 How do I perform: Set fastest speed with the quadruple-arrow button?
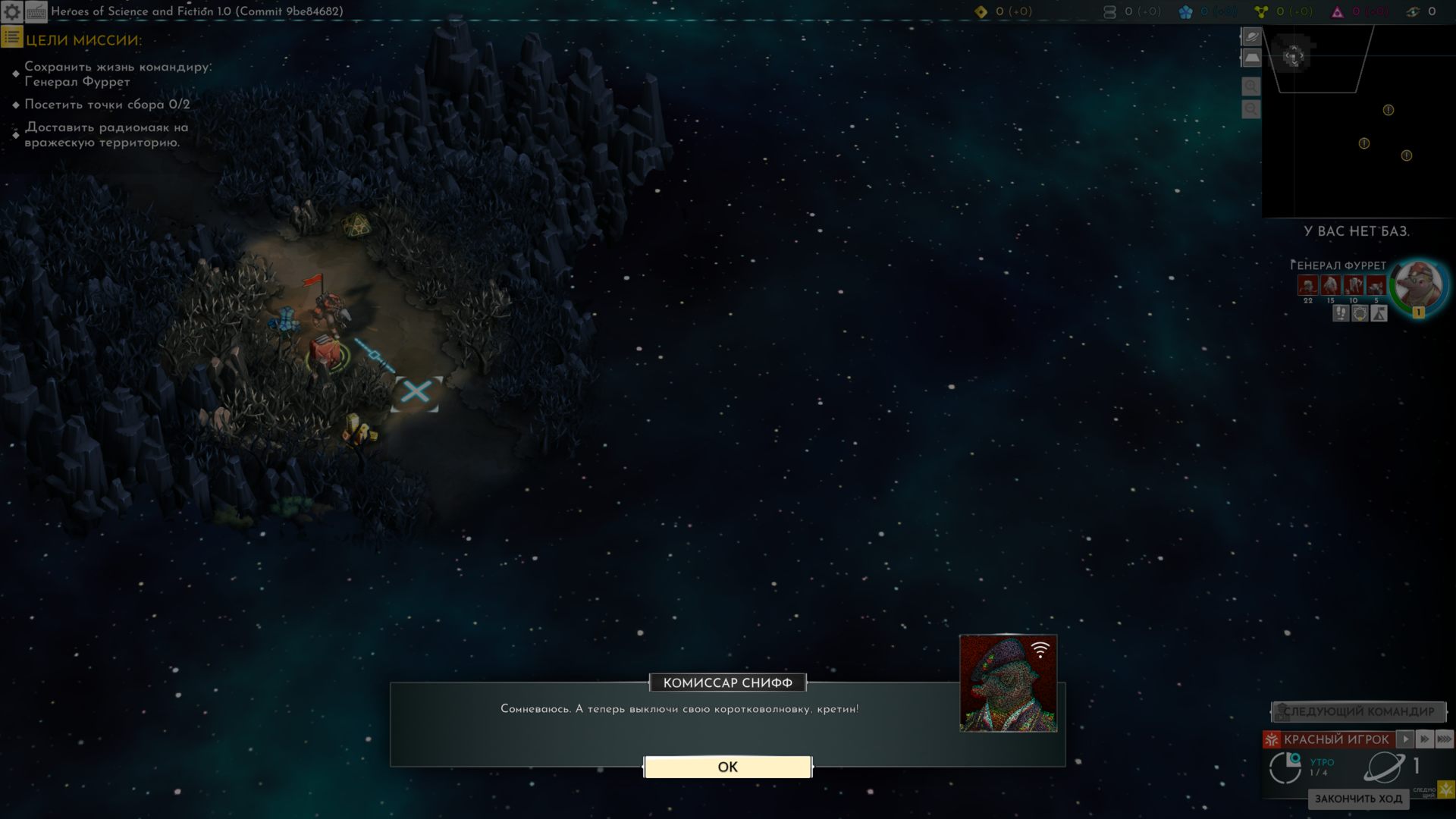[x=1445, y=739]
